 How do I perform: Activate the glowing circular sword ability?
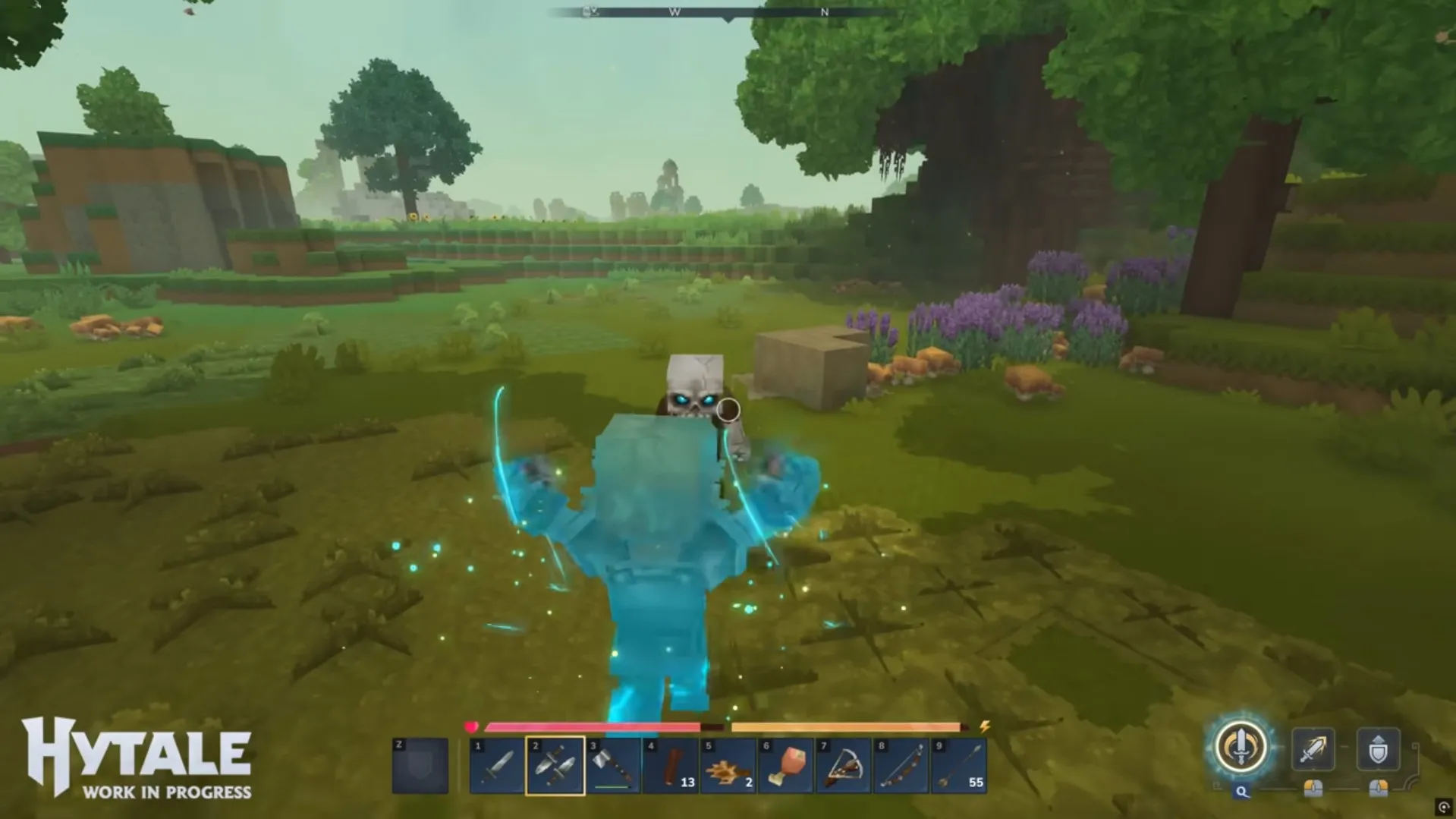click(x=1241, y=747)
